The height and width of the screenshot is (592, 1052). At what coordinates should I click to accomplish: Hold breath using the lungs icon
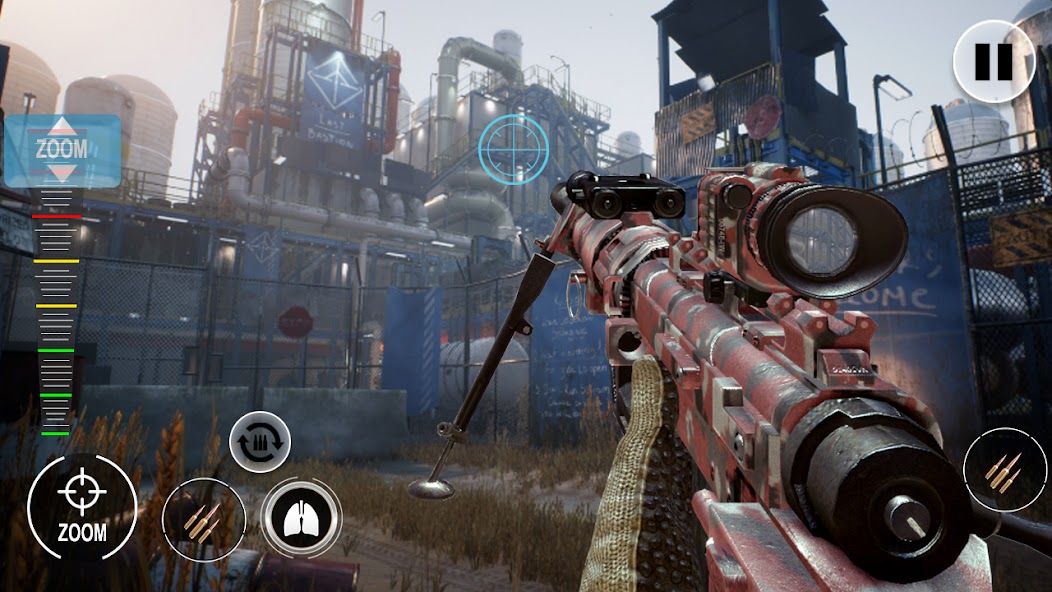coord(300,517)
